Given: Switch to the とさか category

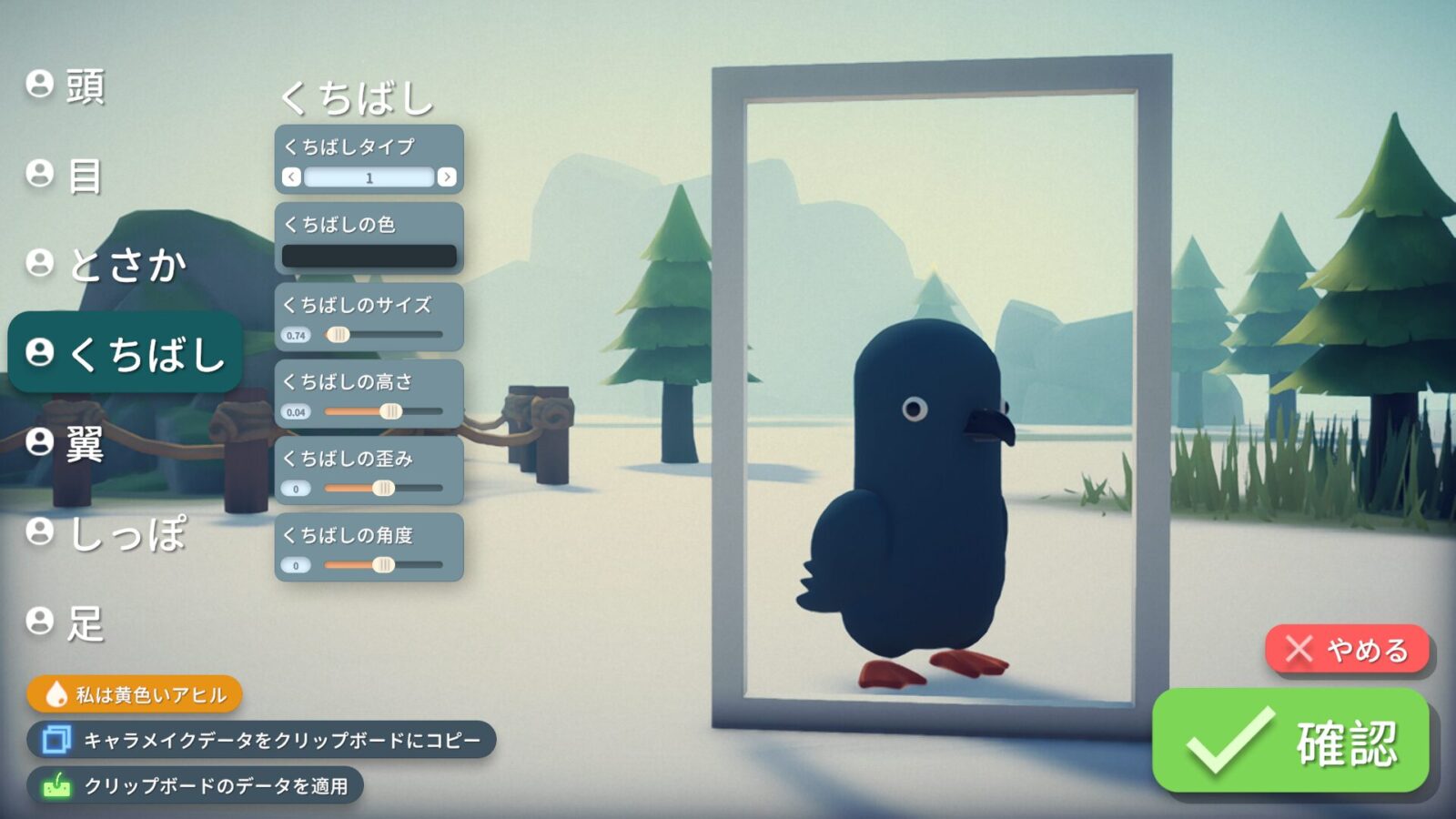Looking at the screenshot, I should tap(127, 264).
